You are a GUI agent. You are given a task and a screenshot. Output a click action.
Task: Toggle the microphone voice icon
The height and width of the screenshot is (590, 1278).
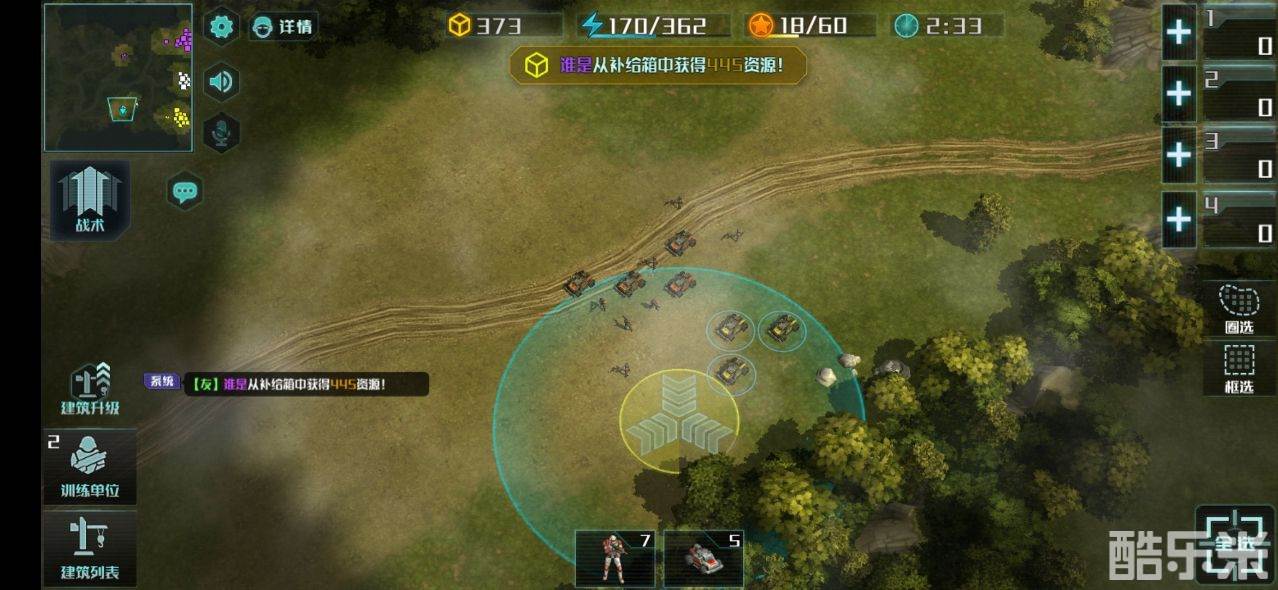[221, 132]
